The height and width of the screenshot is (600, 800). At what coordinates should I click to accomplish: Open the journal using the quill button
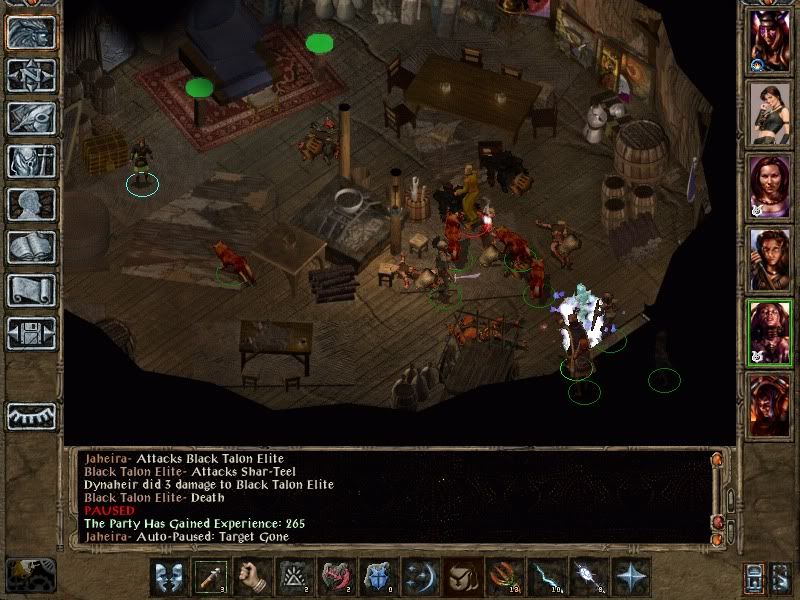coord(30,118)
